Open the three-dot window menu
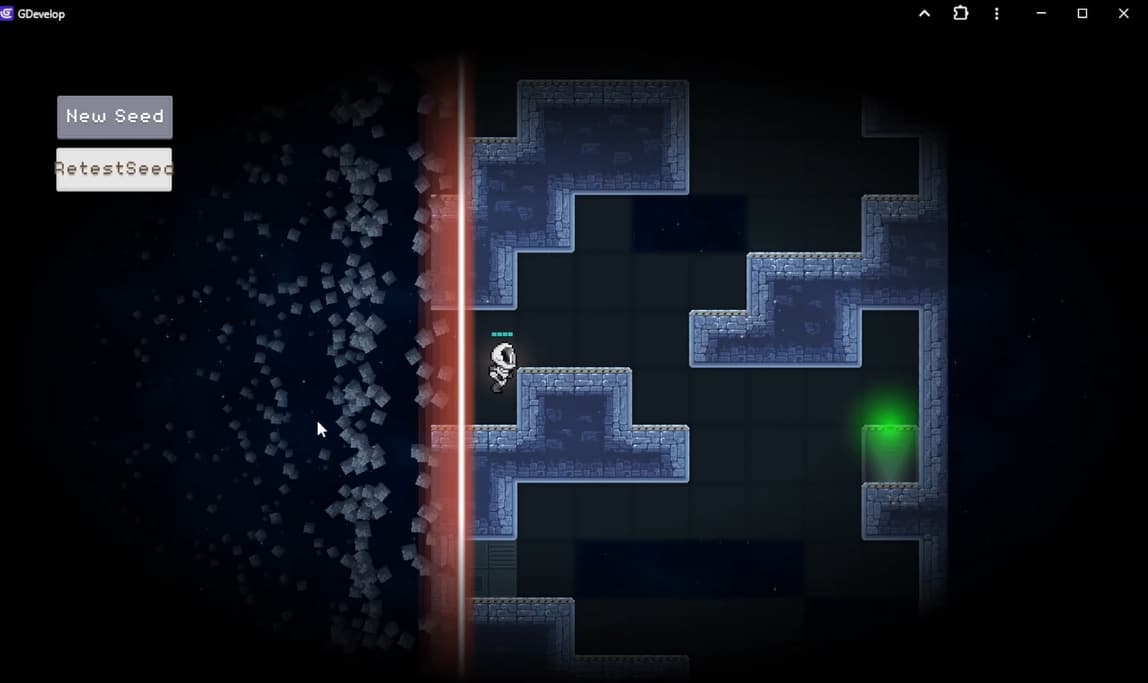The image size is (1148, 683). [996, 14]
